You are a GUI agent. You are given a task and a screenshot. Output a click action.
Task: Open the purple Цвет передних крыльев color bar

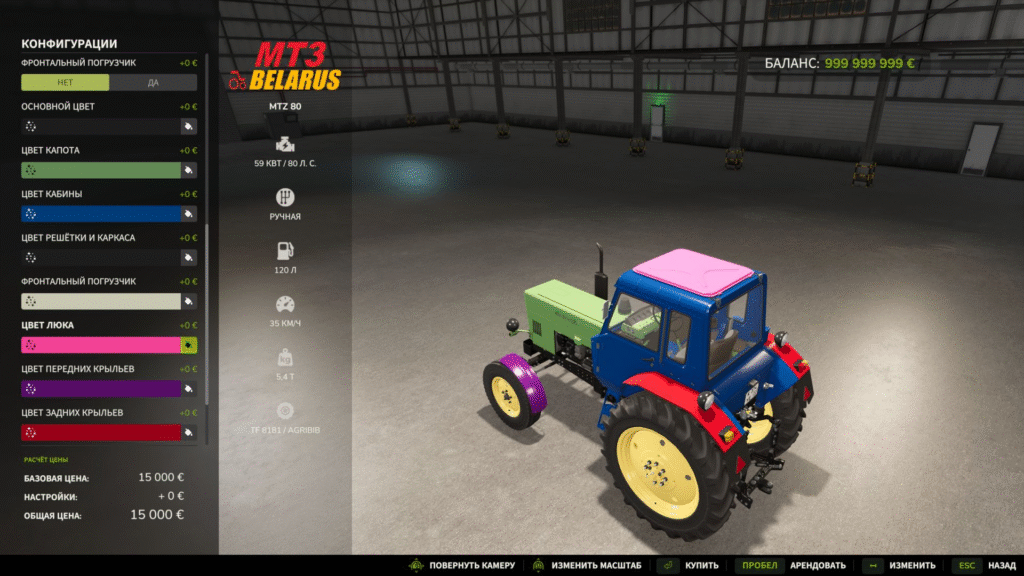coord(100,389)
